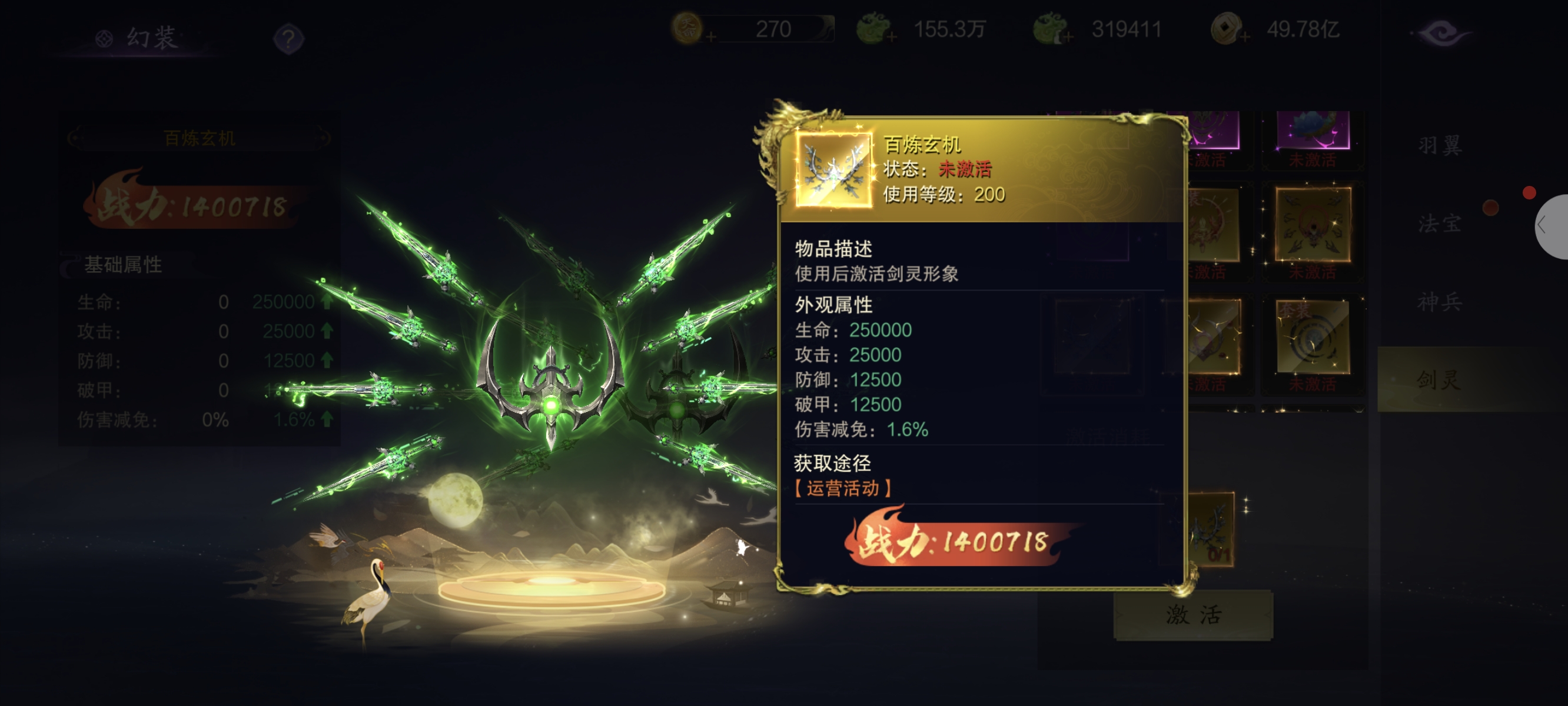Select the red-orb gold item with blades
The width and height of the screenshot is (1568, 706).
(x=1313, y=225)
